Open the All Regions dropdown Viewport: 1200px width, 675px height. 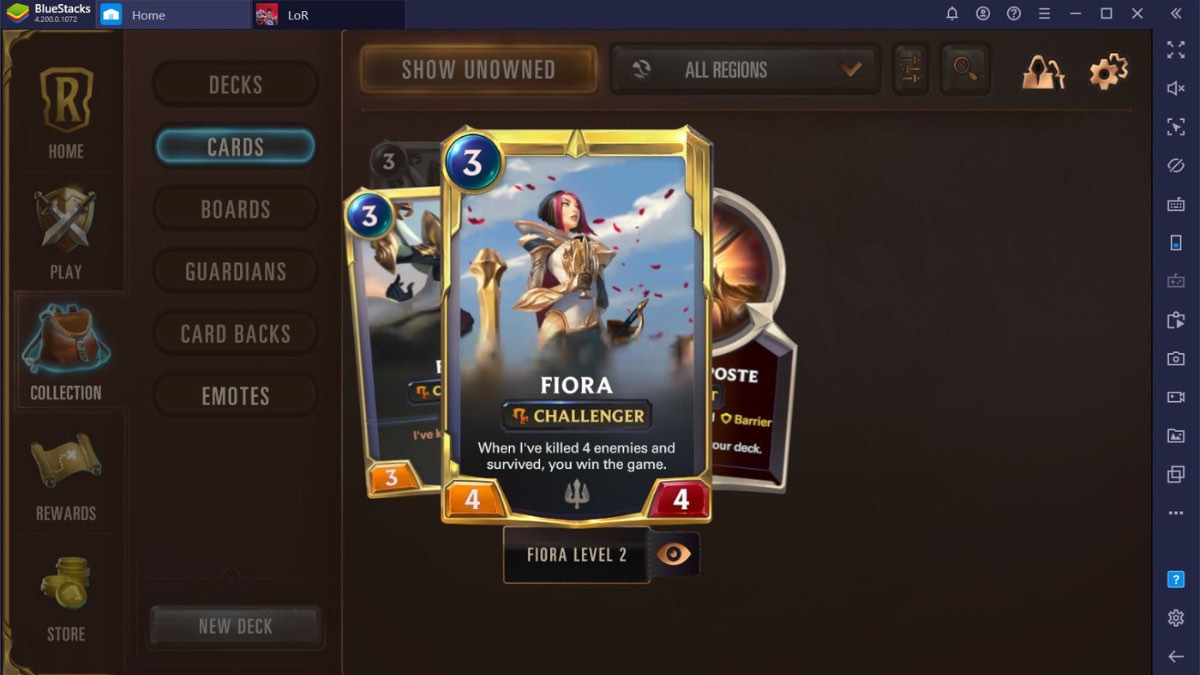tap(745, 70)
